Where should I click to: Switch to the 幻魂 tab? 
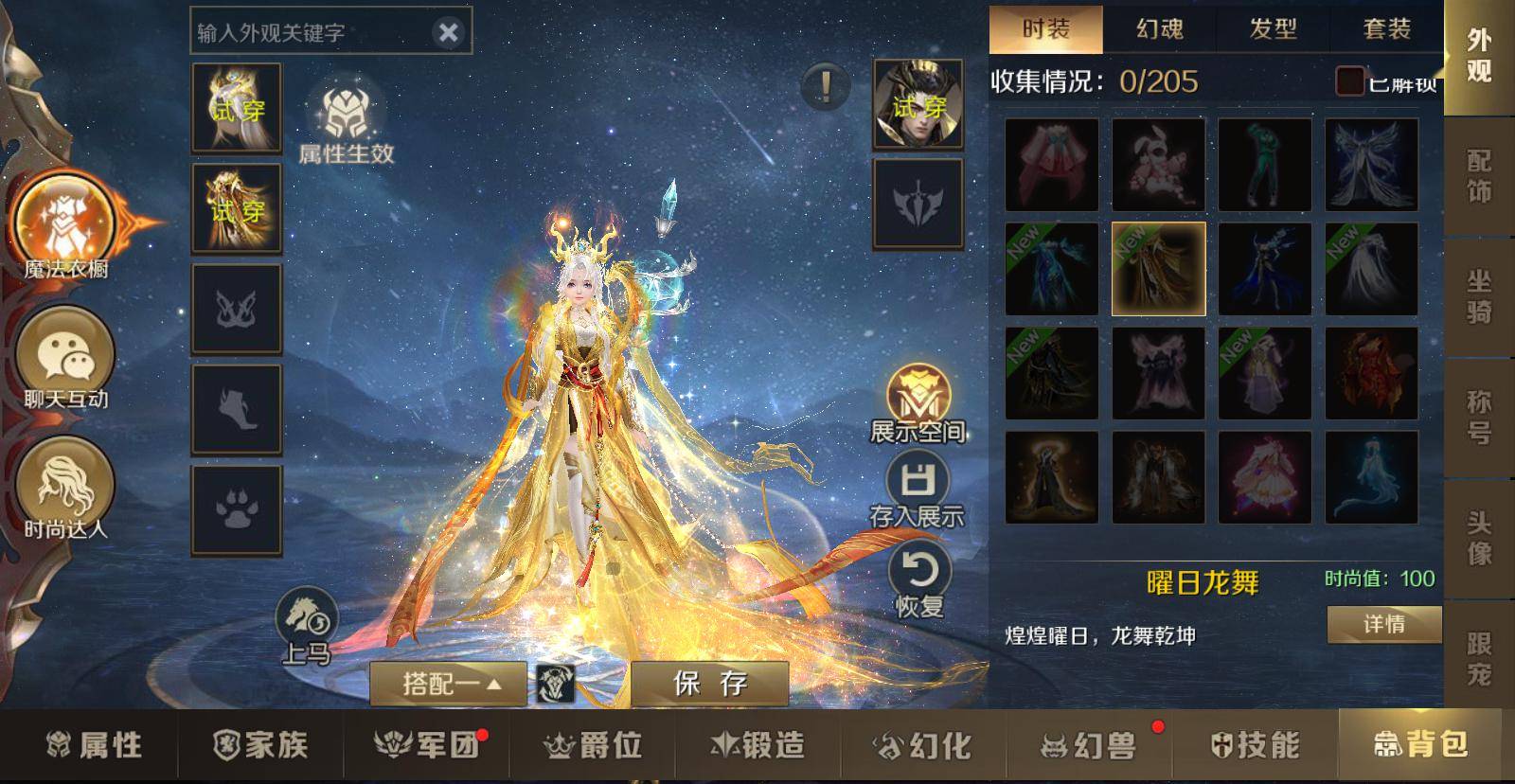coord(1159,28)
